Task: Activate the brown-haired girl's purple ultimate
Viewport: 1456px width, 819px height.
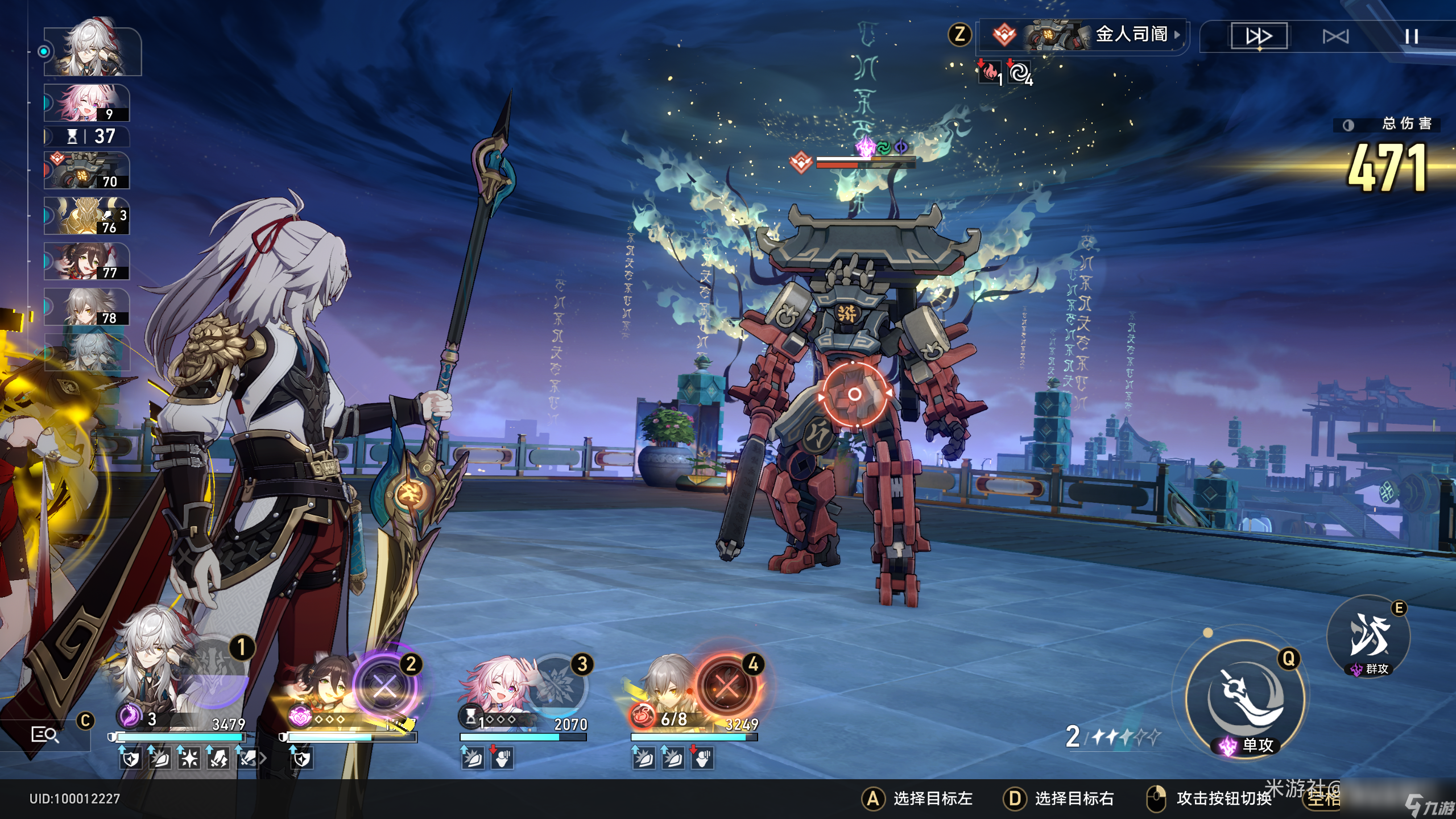Action: pyautogui.click(x=385, y=687)
